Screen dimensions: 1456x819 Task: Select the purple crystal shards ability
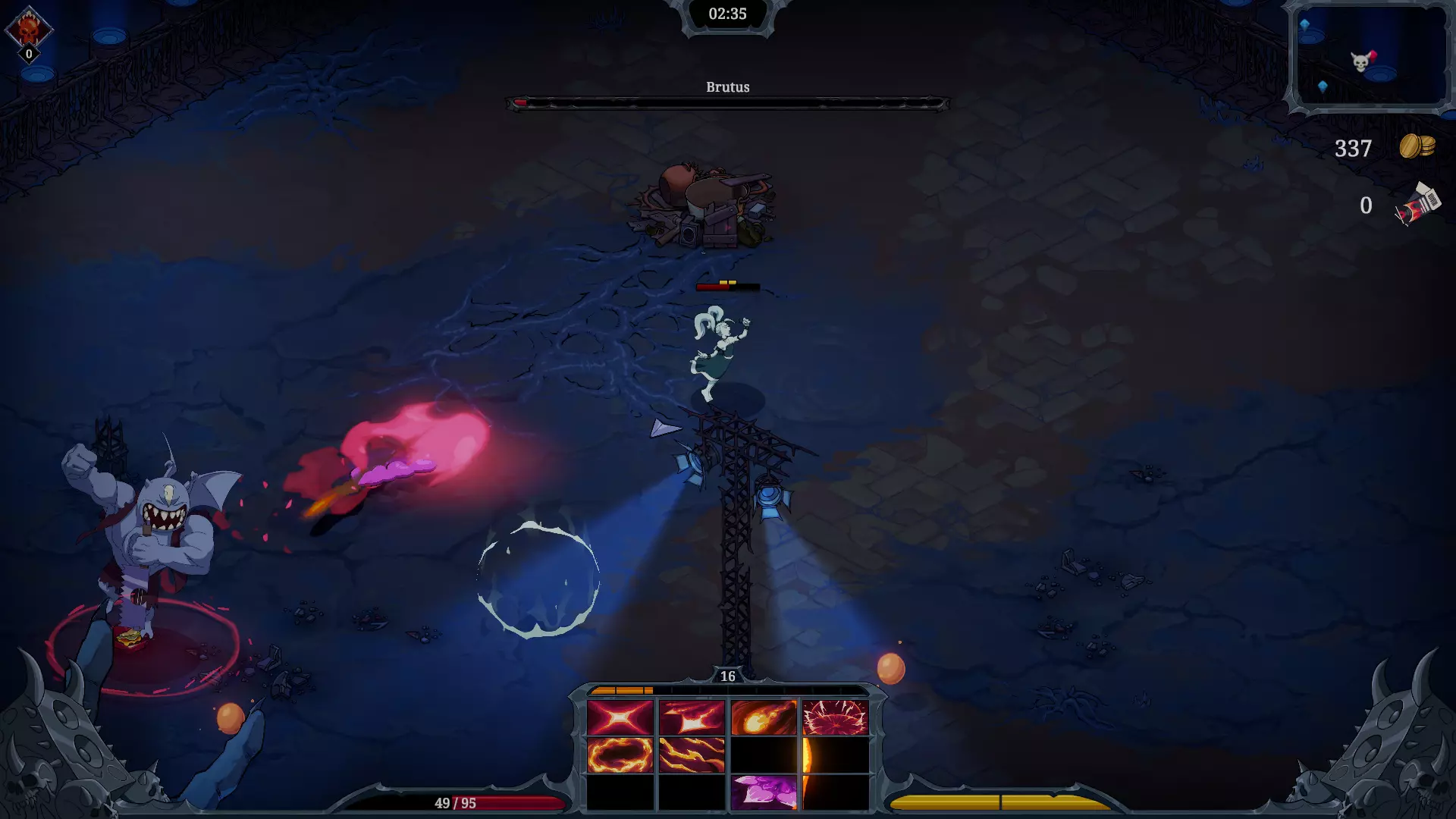(x=764, y=792)
